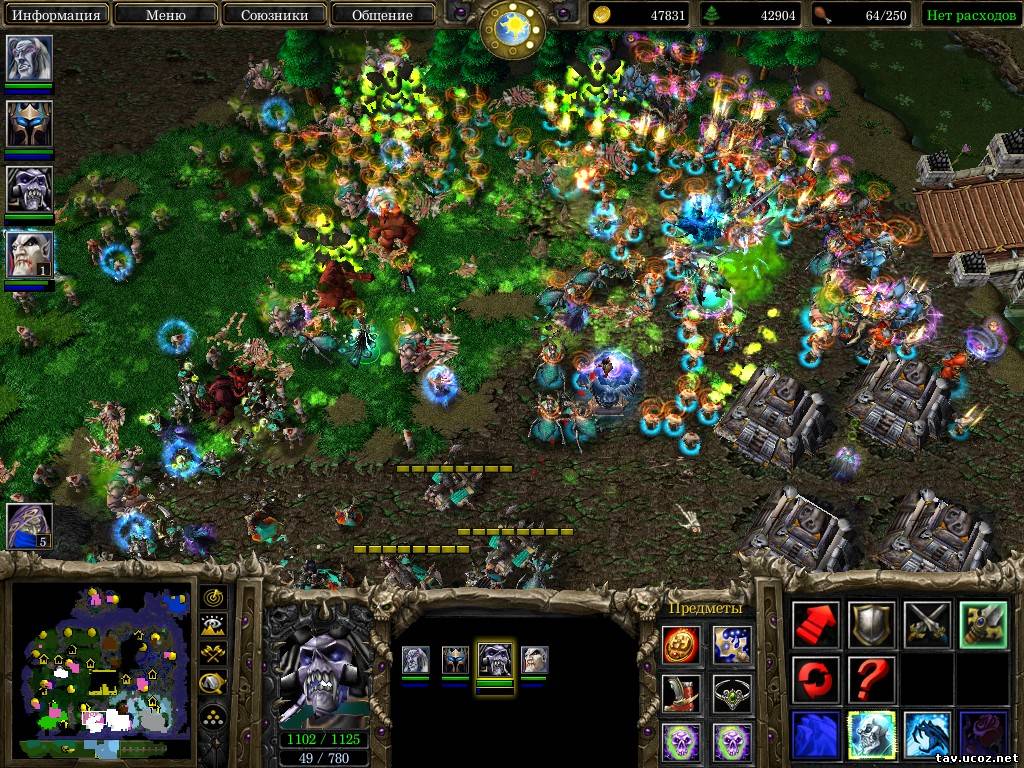Choose the Hold Position shield command
This screenshot has width=1024, height=768.
pyautogui.click(x=870, y=625)
